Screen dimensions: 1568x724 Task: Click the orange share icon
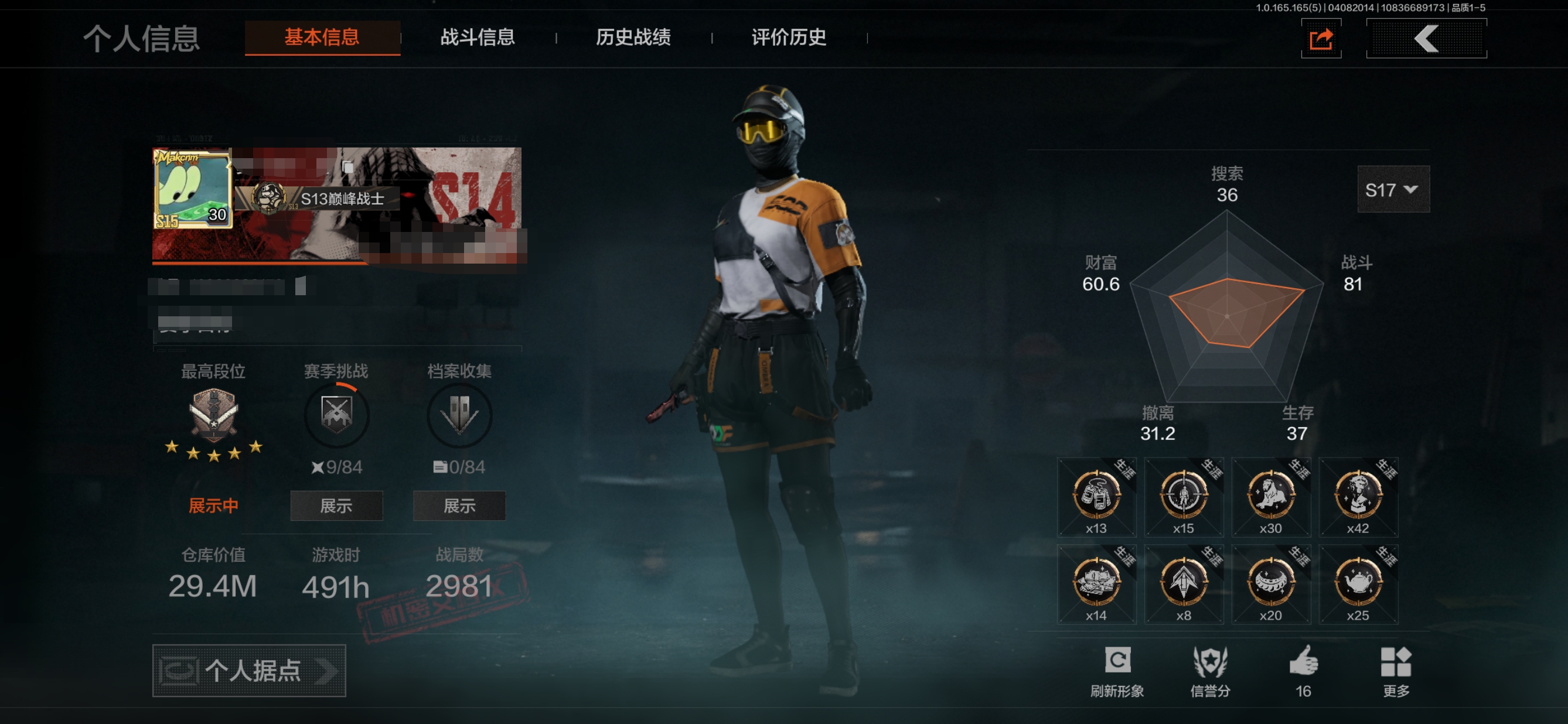[1321, 40]
